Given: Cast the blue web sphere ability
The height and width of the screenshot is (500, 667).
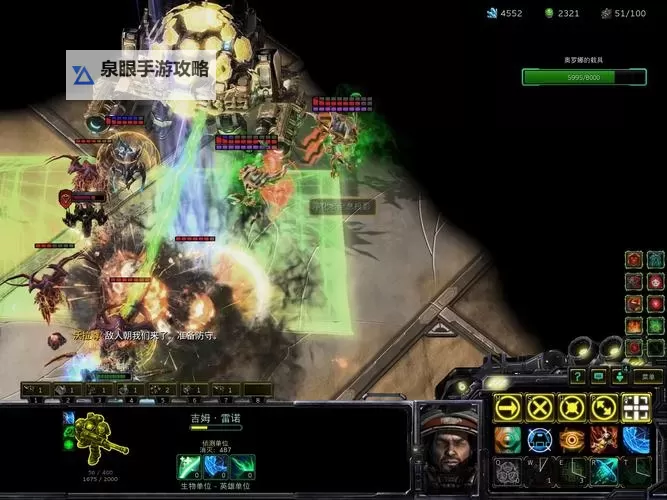Looking at the screenshot, I should coord(636,439).
